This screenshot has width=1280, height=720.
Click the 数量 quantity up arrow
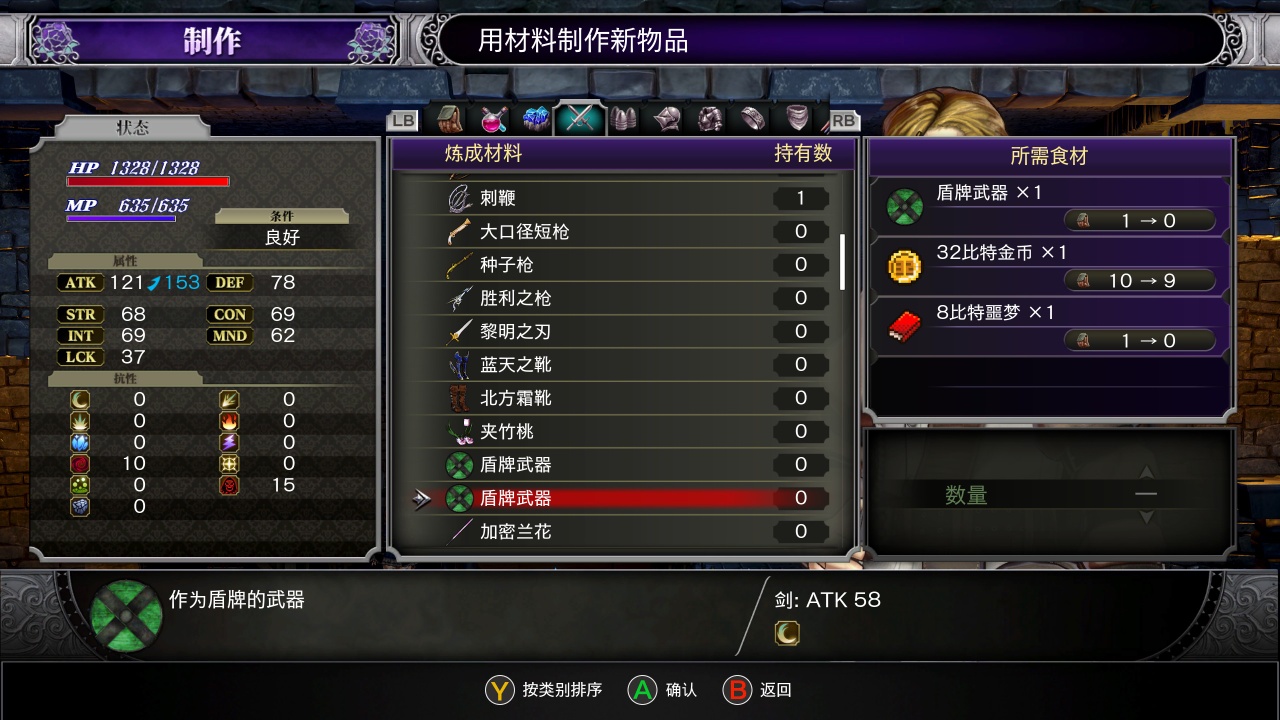click(x=1145, y=470)
